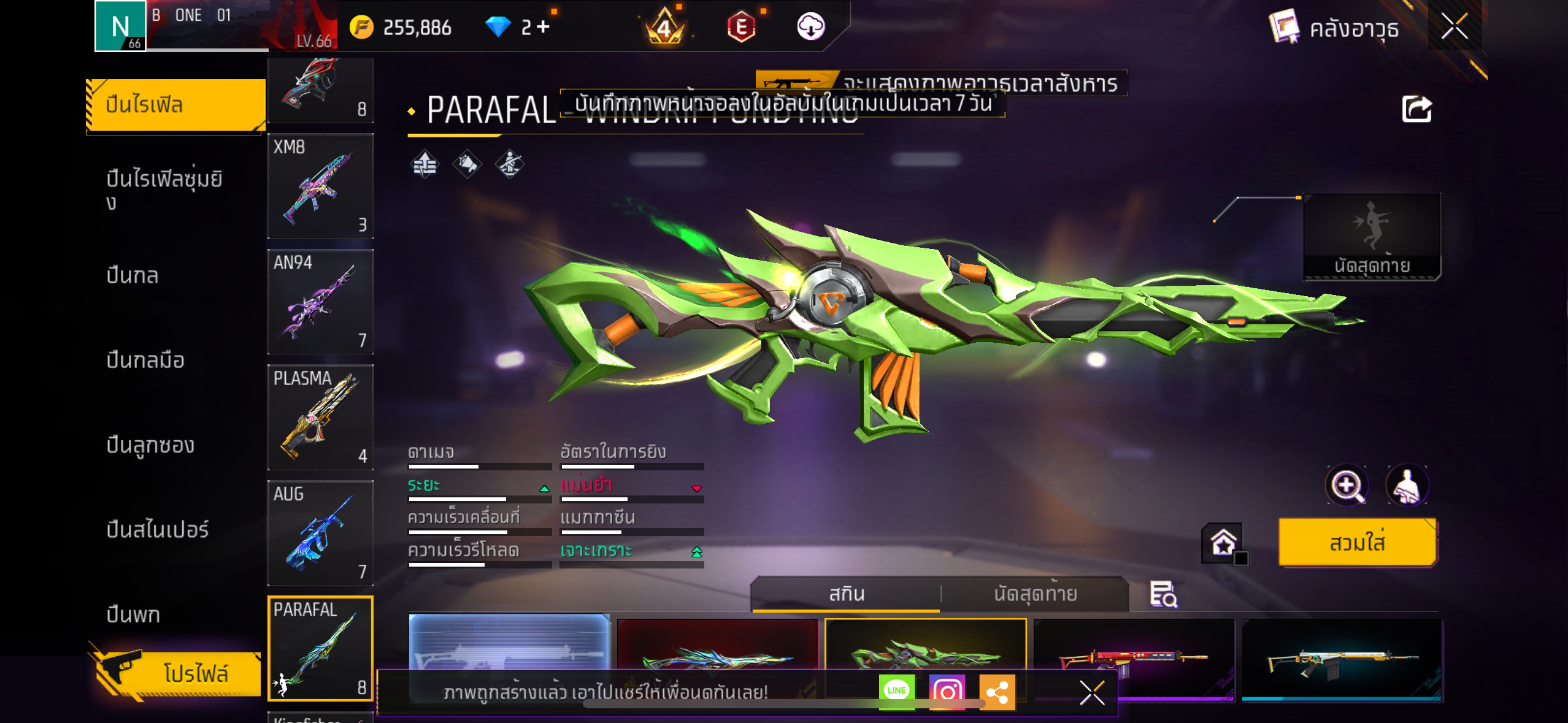Open the สกิน skins tab
The width and height of the screenshot is (1568, 723).
(847, 594)
